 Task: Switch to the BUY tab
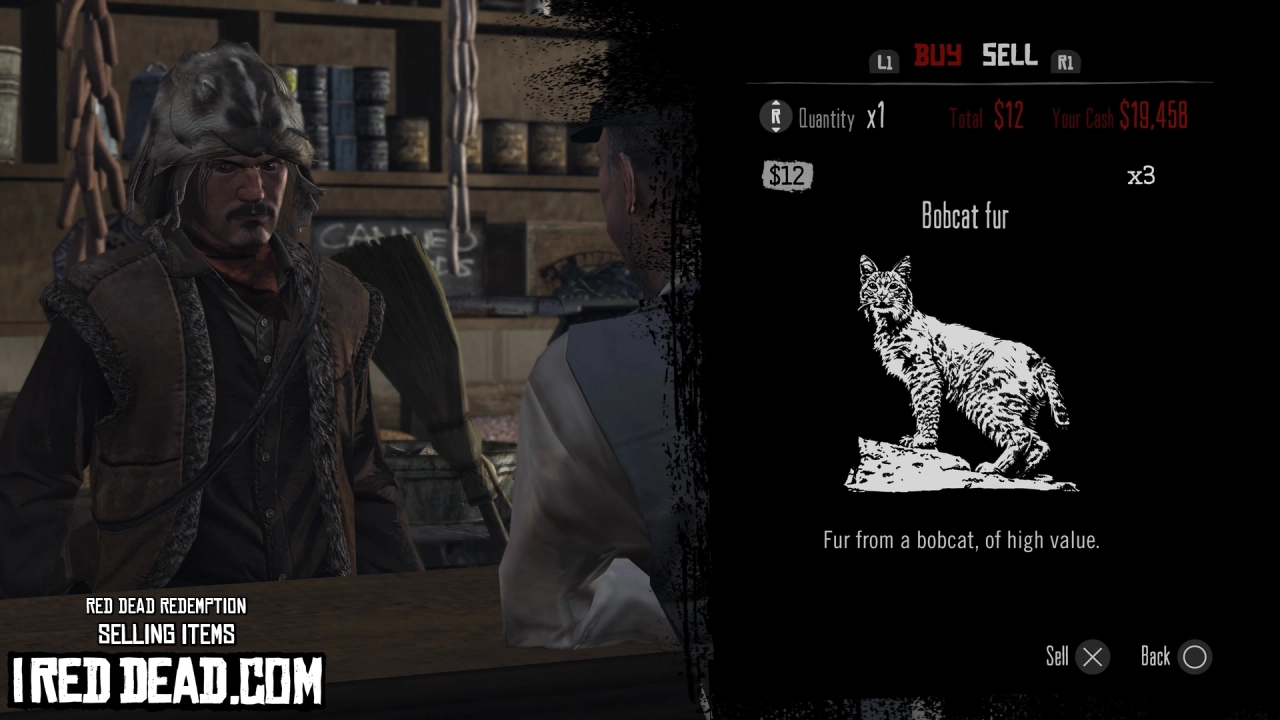tap(938, 57)
